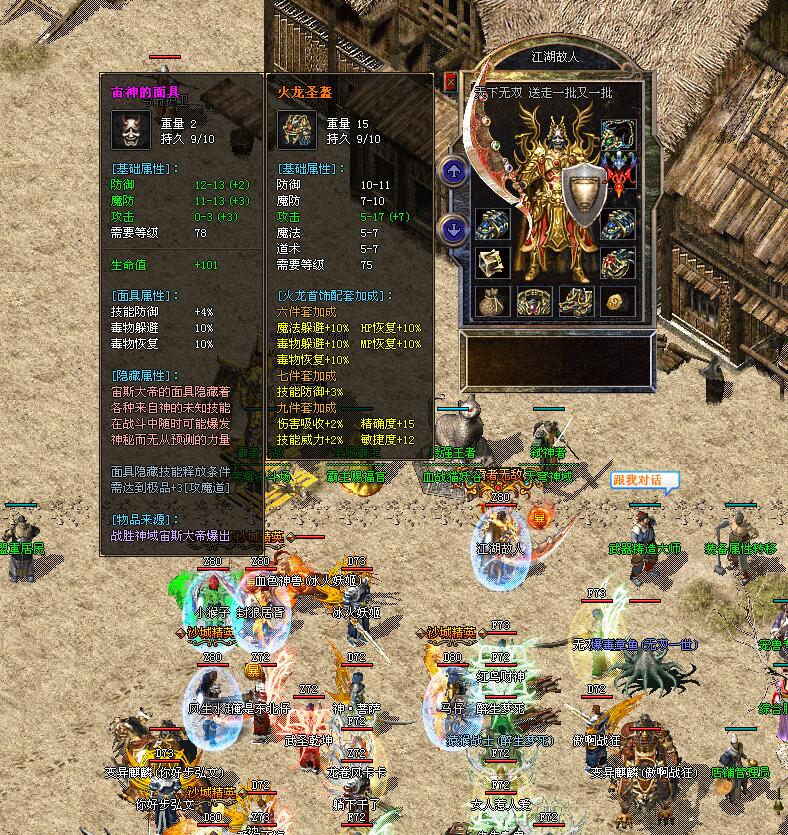This screenshot has height=835, width=788.
Task: Click the up arrow button on equipment panel
Action: click(x=454, y=171)
